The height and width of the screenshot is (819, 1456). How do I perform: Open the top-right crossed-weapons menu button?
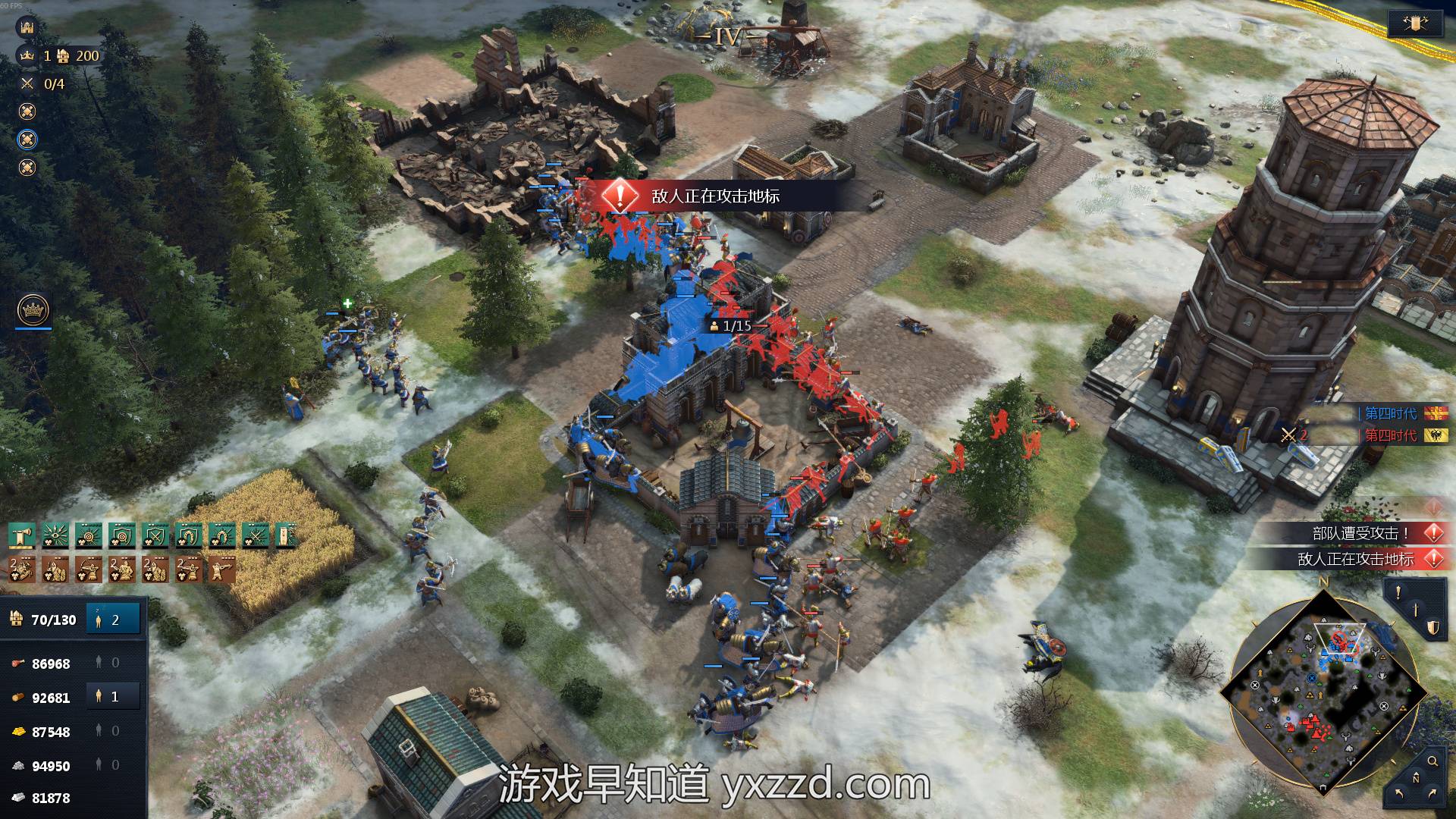point(1415,24)
